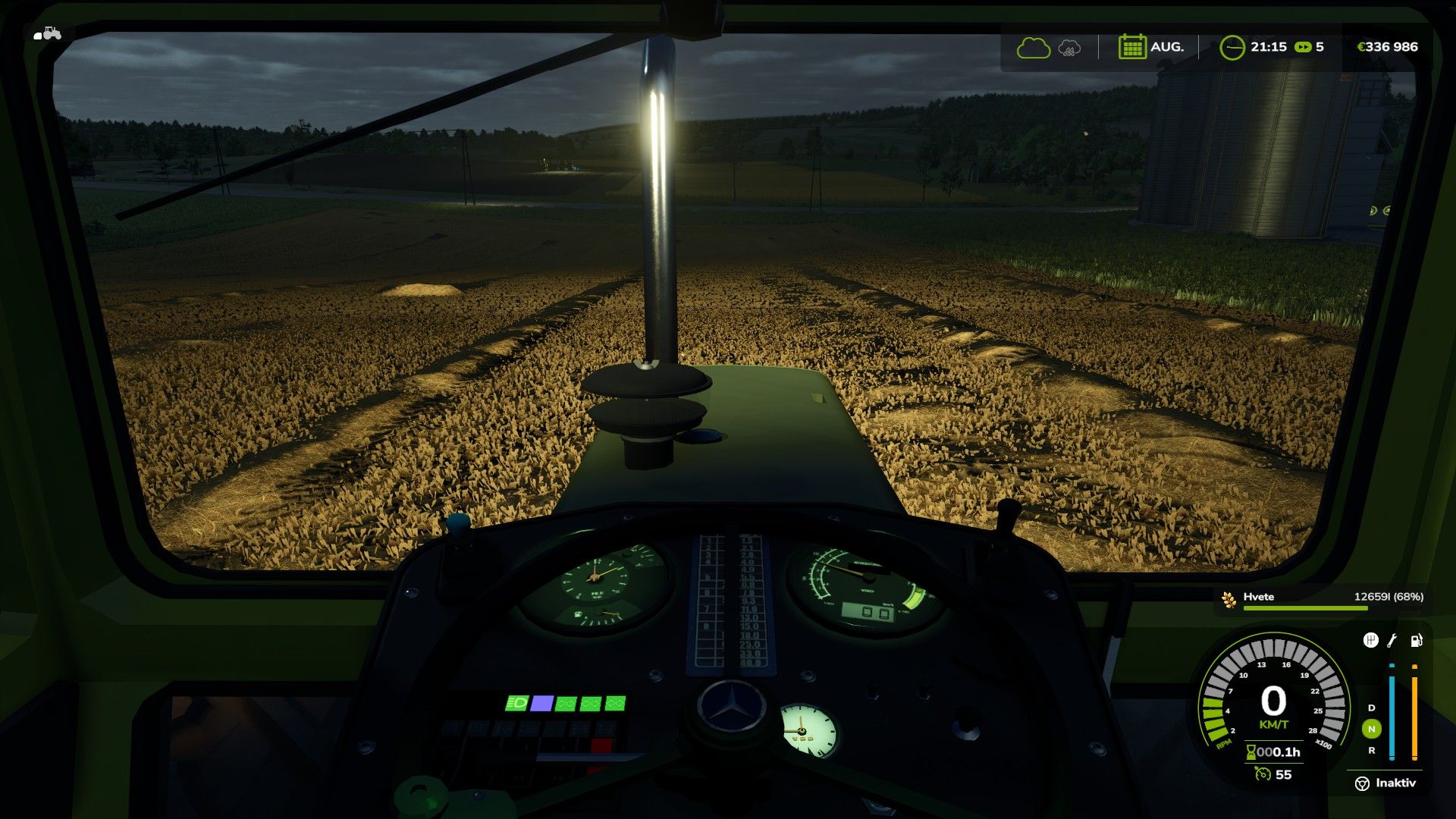Select the Hvete wheat fill-level icon
The image size is (1456, 819).
[x=1228, y=599]
